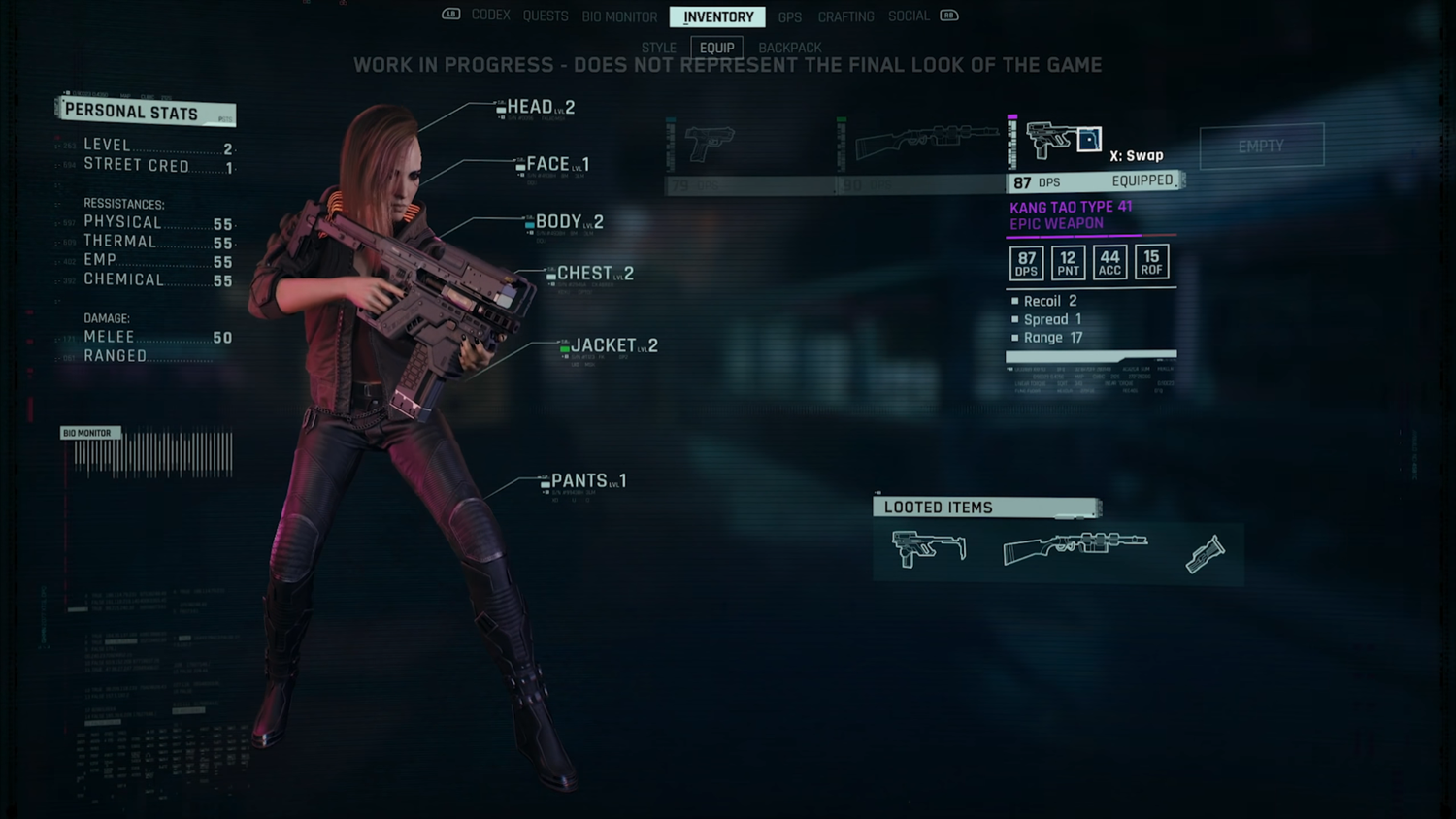Select the looted shotgun item

pyautogui.click(x=1075, y=547)
